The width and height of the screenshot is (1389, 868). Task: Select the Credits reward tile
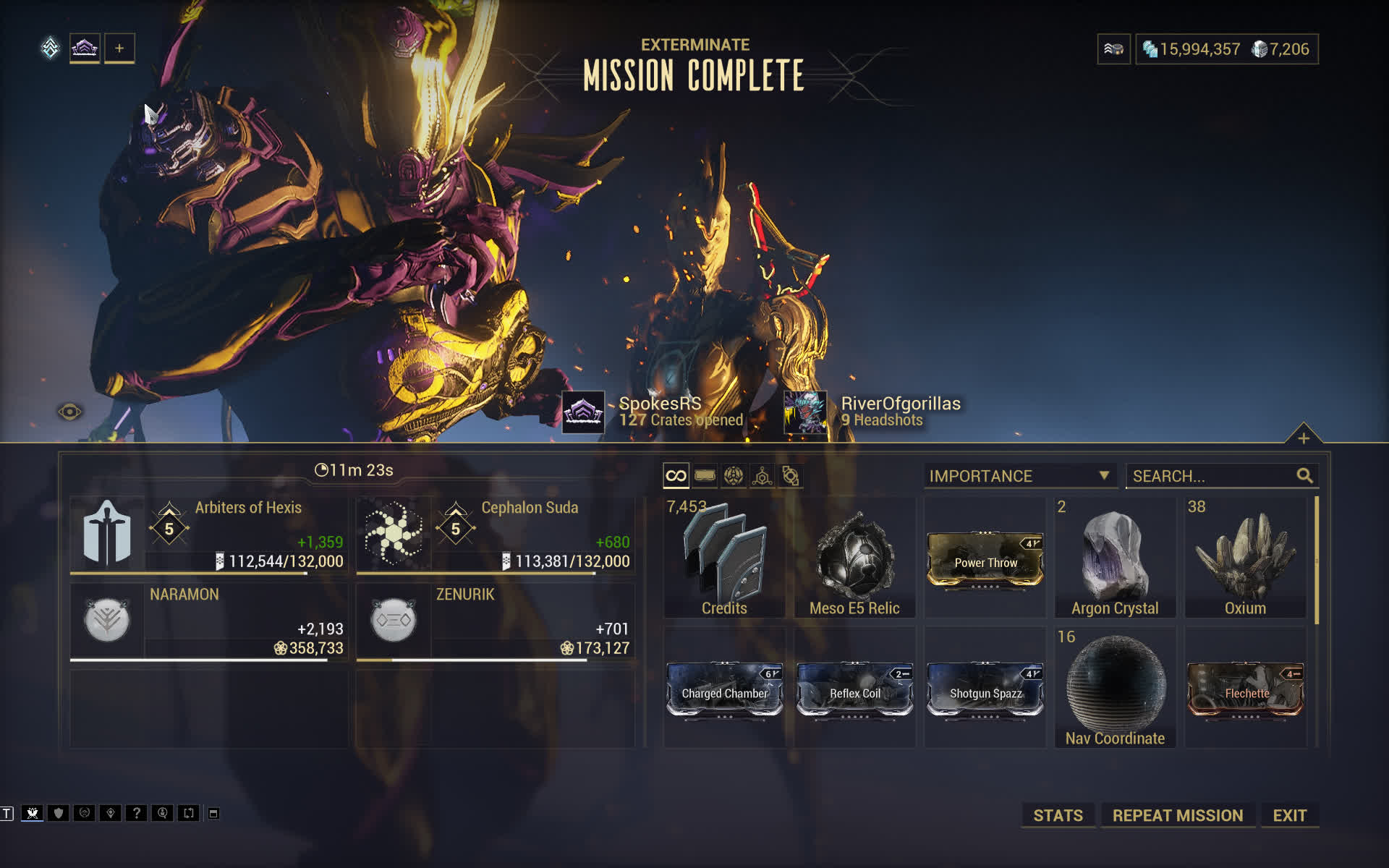pos(724,557)
